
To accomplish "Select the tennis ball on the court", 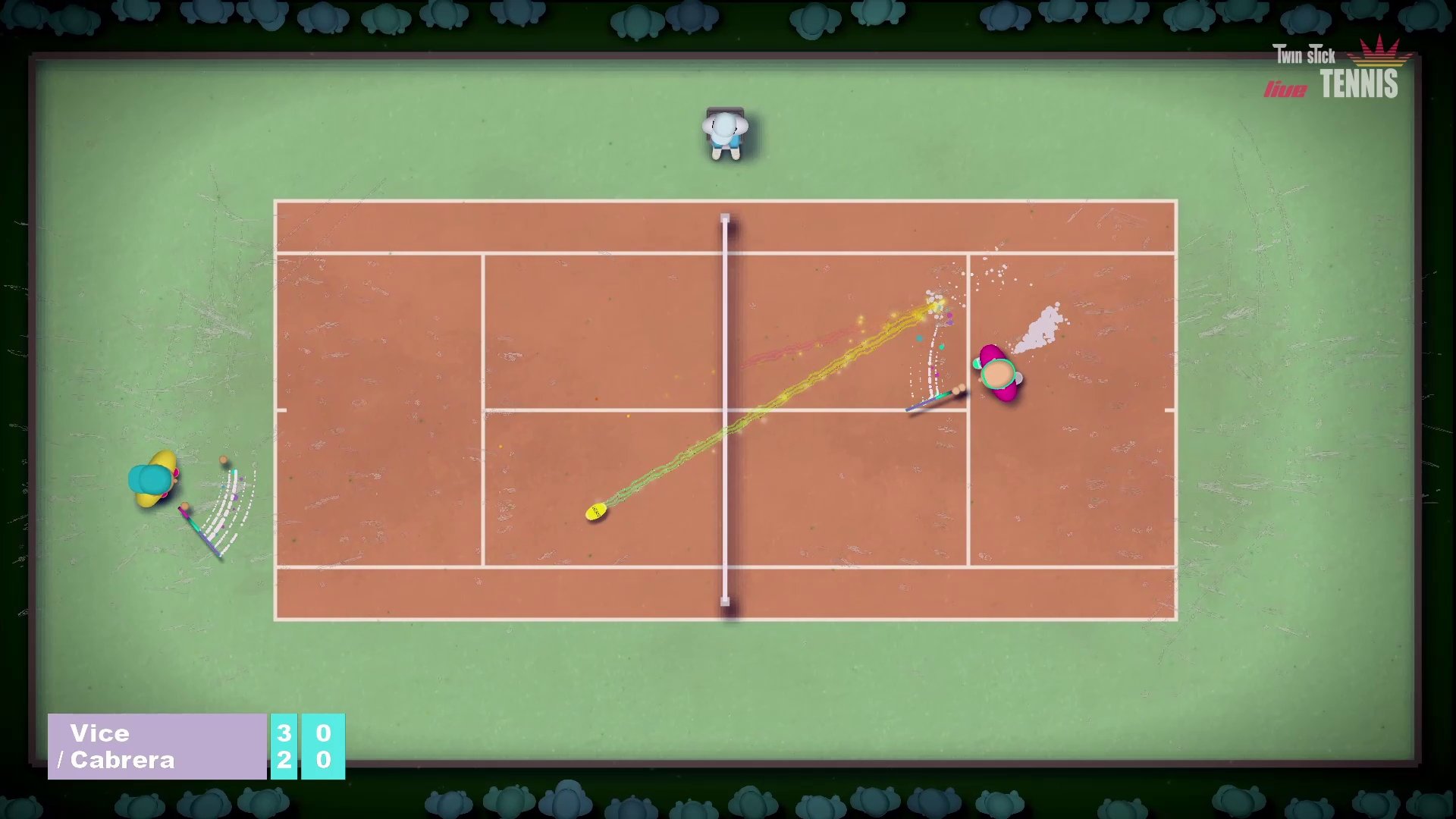I will (x=595, y=512).
